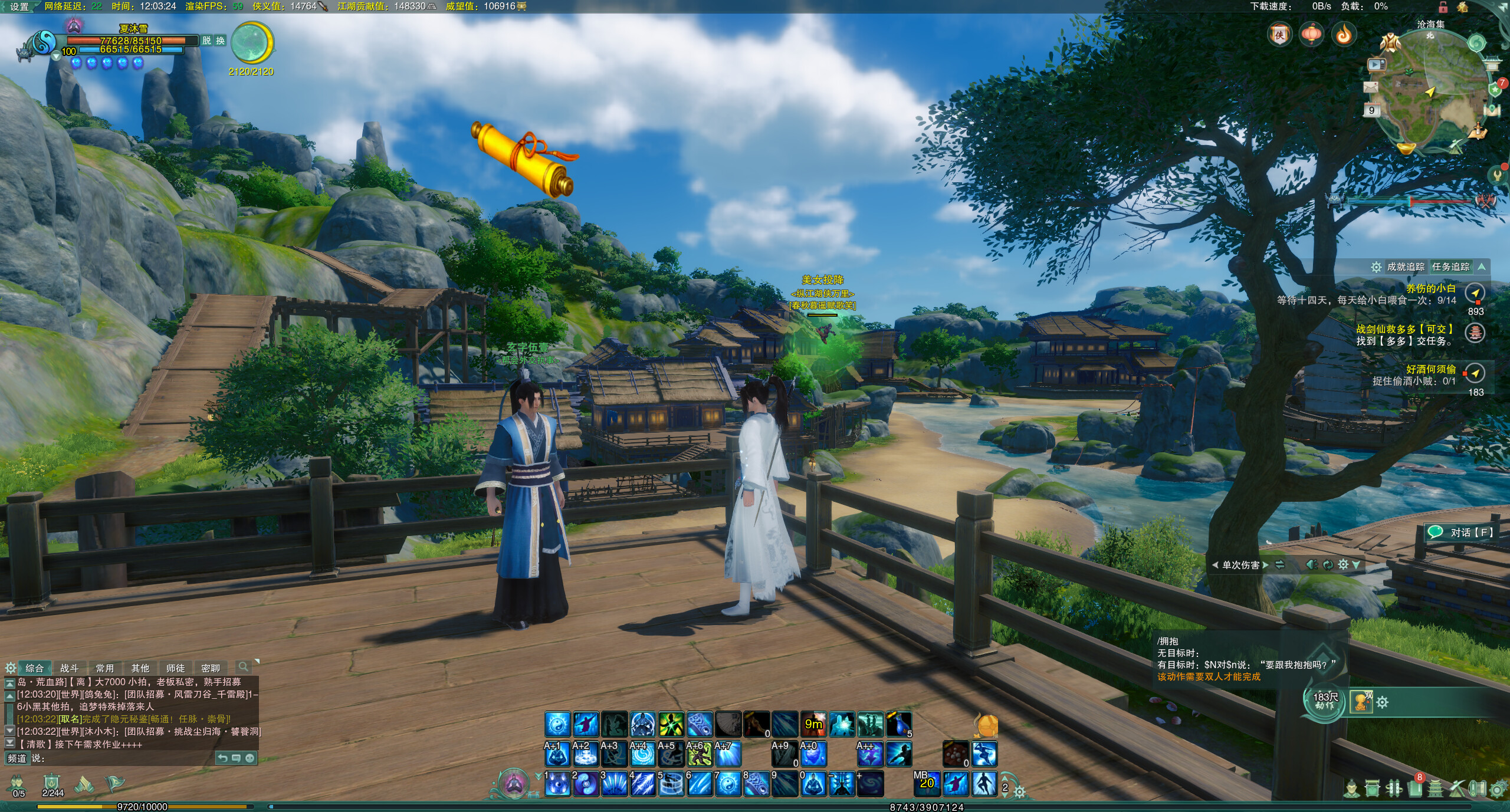The width and height of the screenshot is (1510, 812).
Task: Select the 密聊 whisper chat tab
Action: [211, 668]
